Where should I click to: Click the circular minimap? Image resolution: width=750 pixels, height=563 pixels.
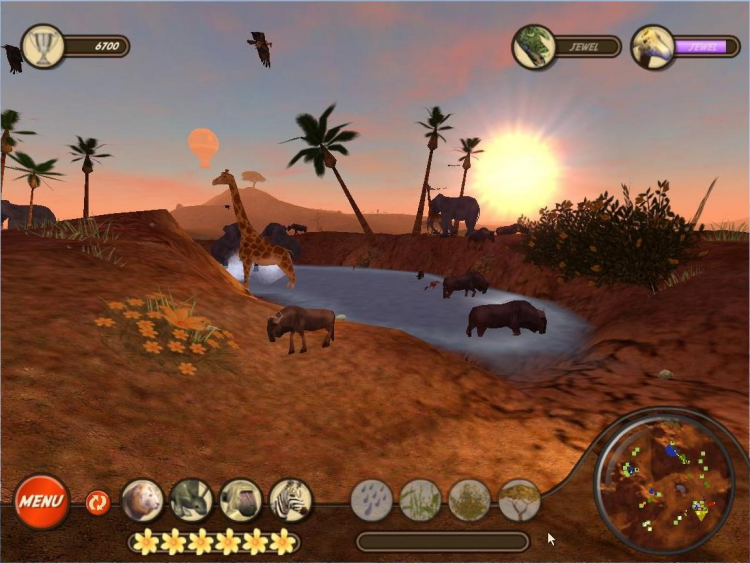click(x=664, y=482)
